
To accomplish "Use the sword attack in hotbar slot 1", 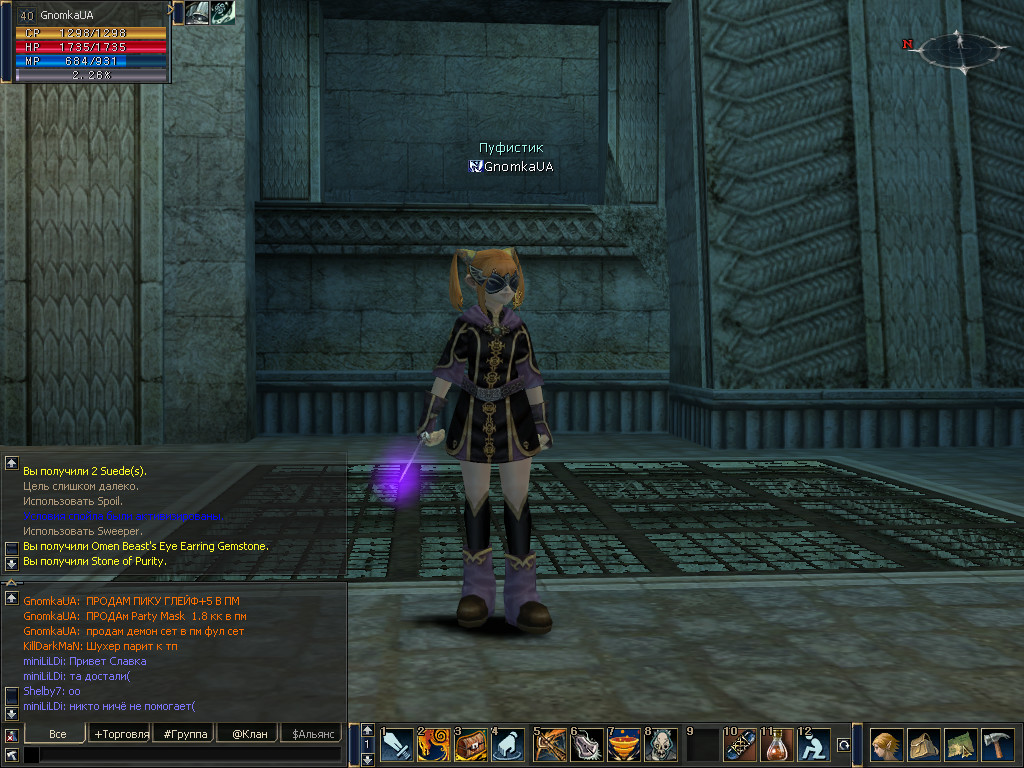I will pyautogui.click(x=397, y=744).
